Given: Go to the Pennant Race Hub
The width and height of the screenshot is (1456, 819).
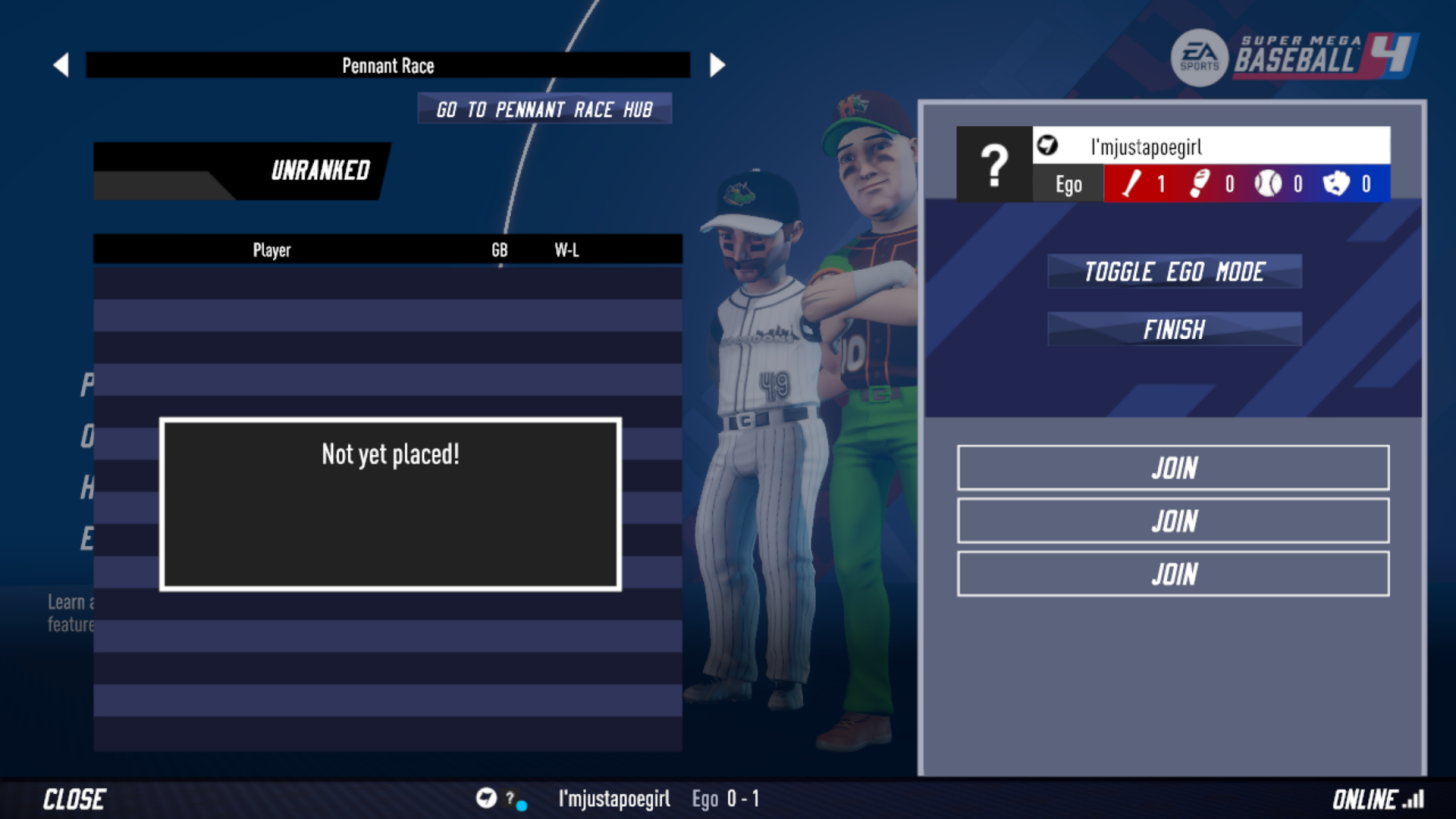Looking at the screenshot, I should click(x=545, y=109).
